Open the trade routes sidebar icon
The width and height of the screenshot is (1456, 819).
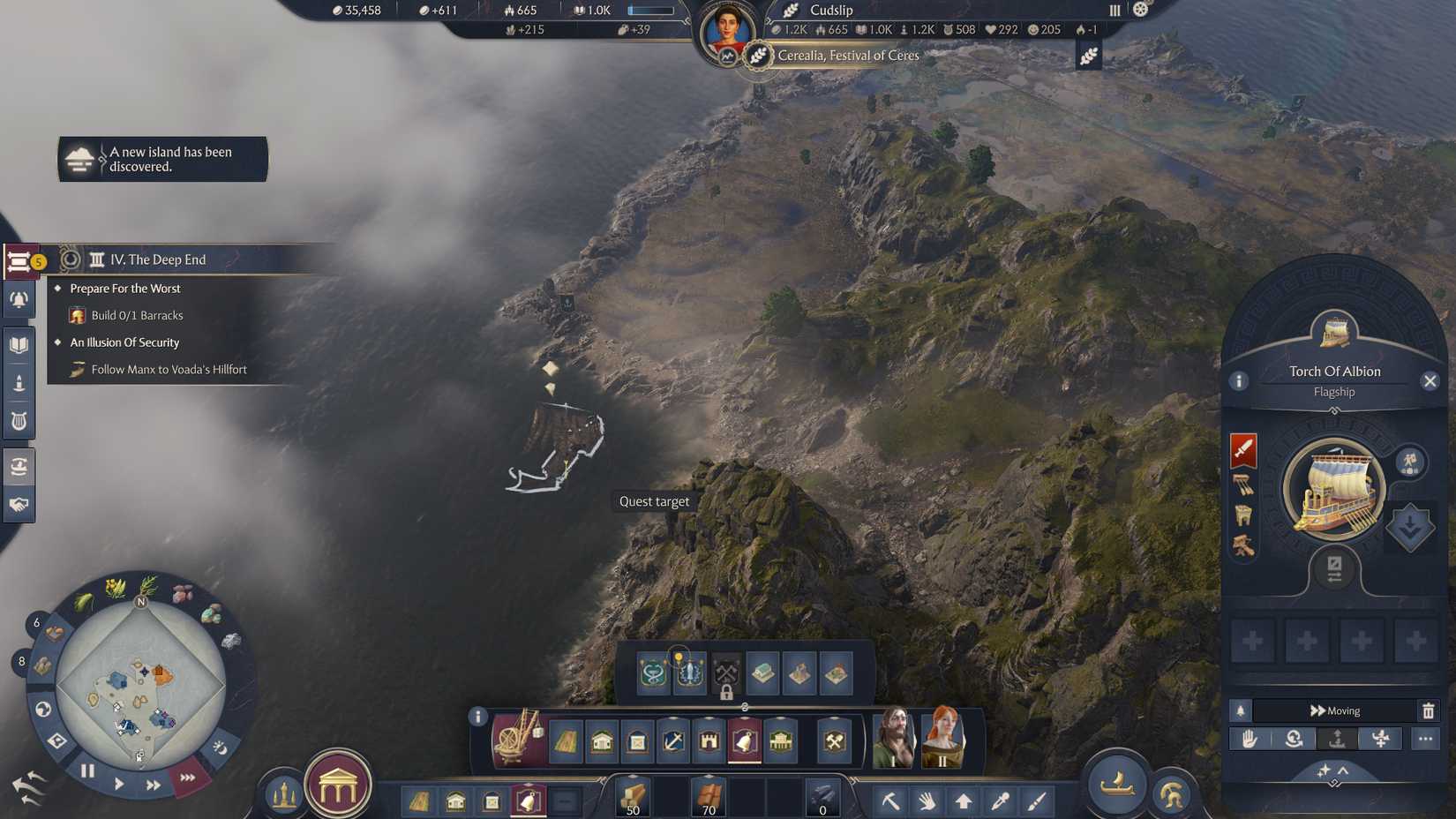18,467
